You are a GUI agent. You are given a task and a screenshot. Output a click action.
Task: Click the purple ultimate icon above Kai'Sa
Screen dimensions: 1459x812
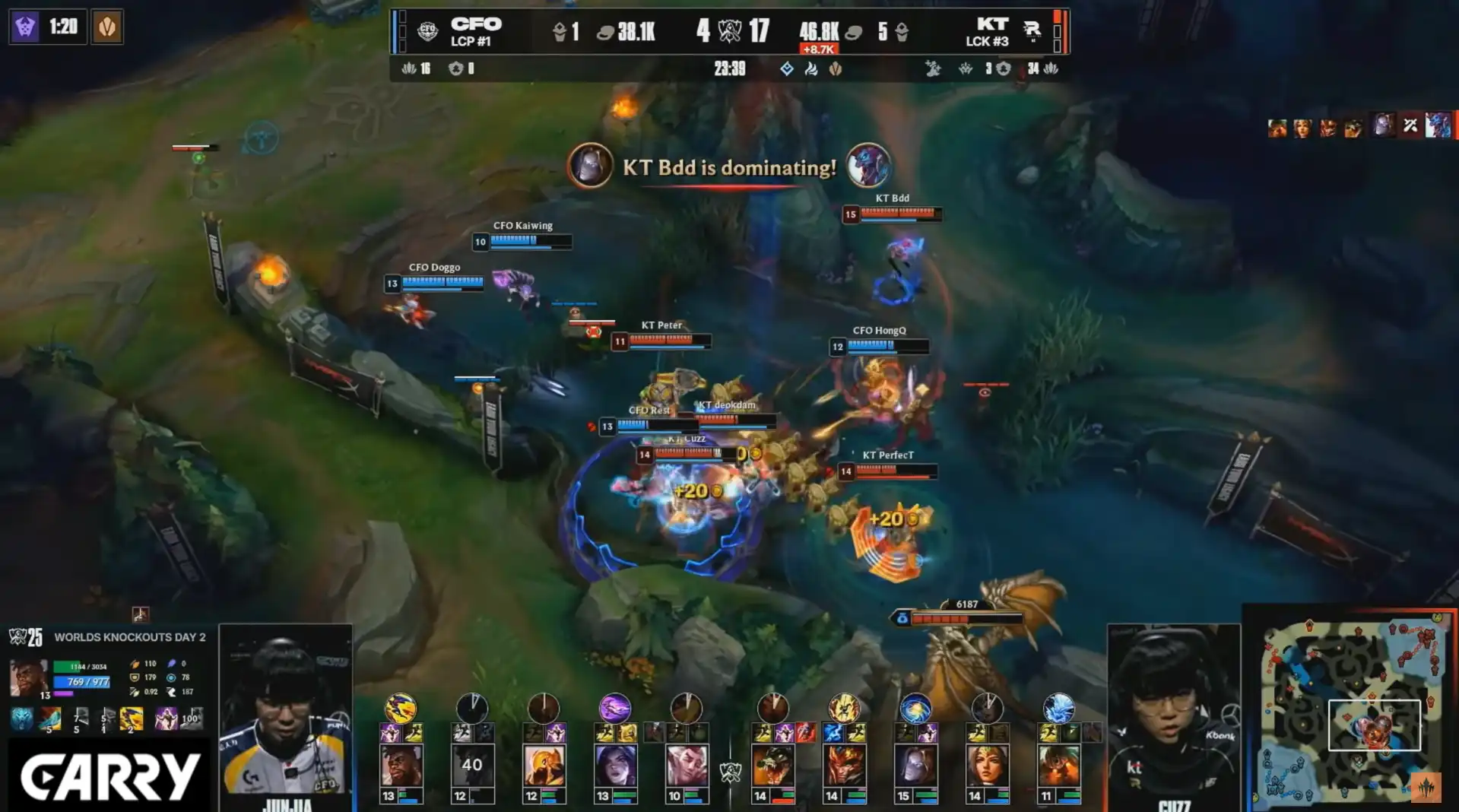615,708
